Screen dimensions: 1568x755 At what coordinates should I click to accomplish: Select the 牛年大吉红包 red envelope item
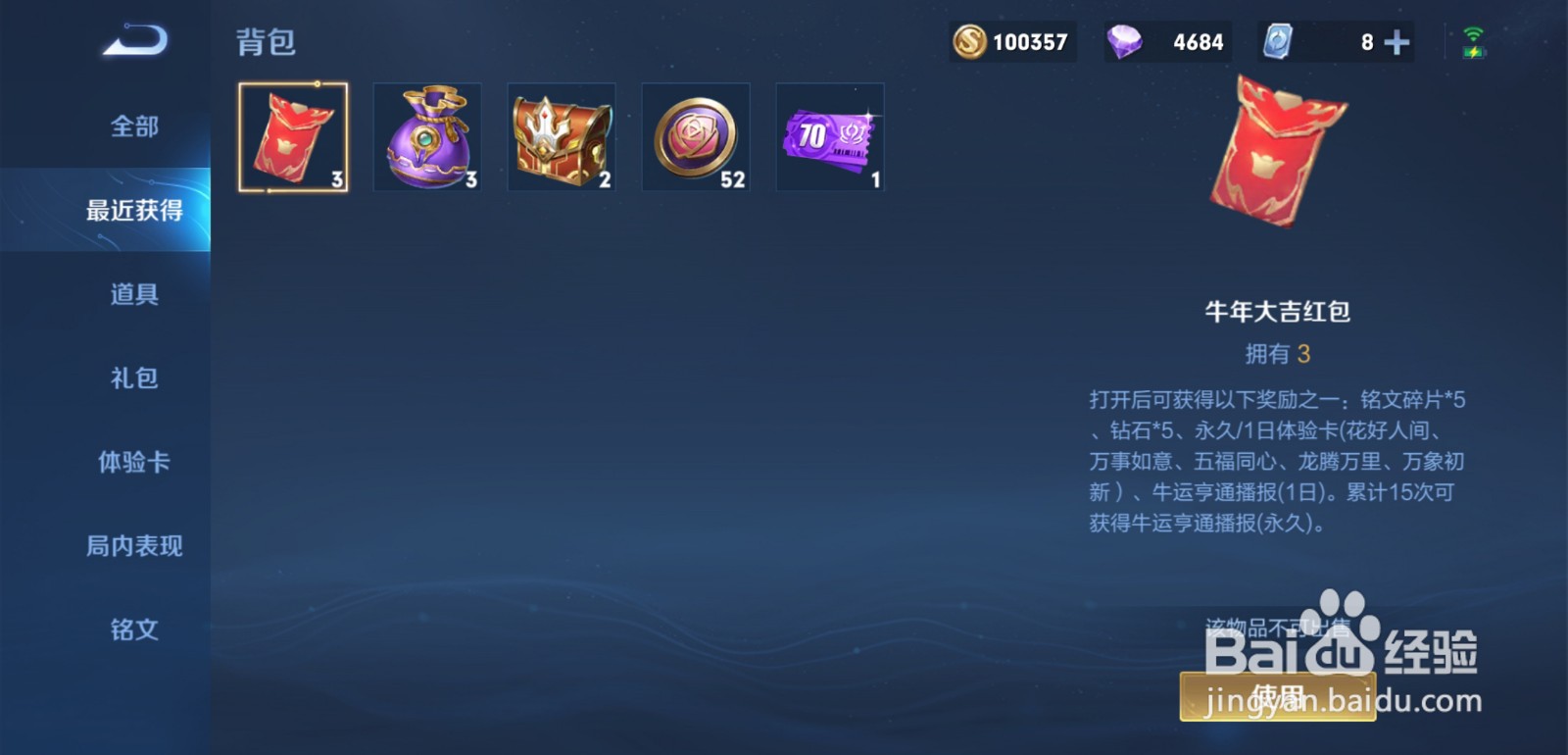click(x=292, y=137)
